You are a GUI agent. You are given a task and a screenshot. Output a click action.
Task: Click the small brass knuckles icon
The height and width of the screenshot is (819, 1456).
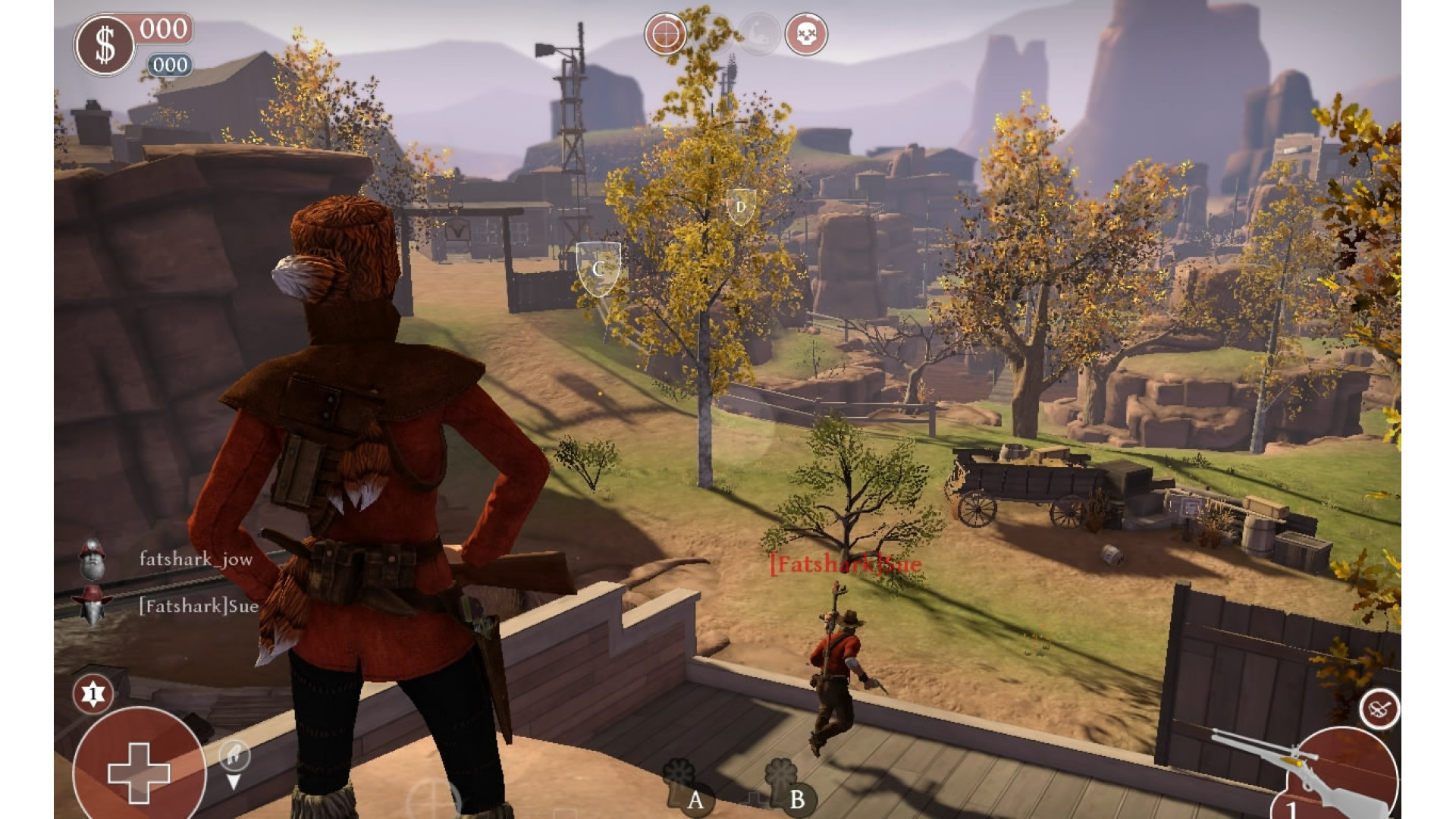click(x=1379, y=710)
